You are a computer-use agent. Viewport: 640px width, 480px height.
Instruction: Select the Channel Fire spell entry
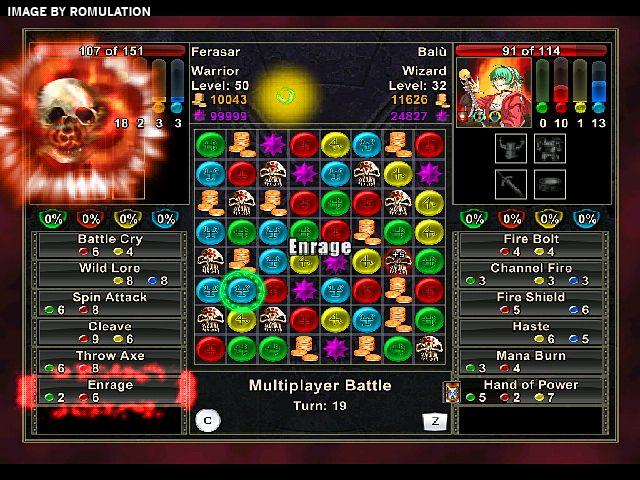pos(531,274)
